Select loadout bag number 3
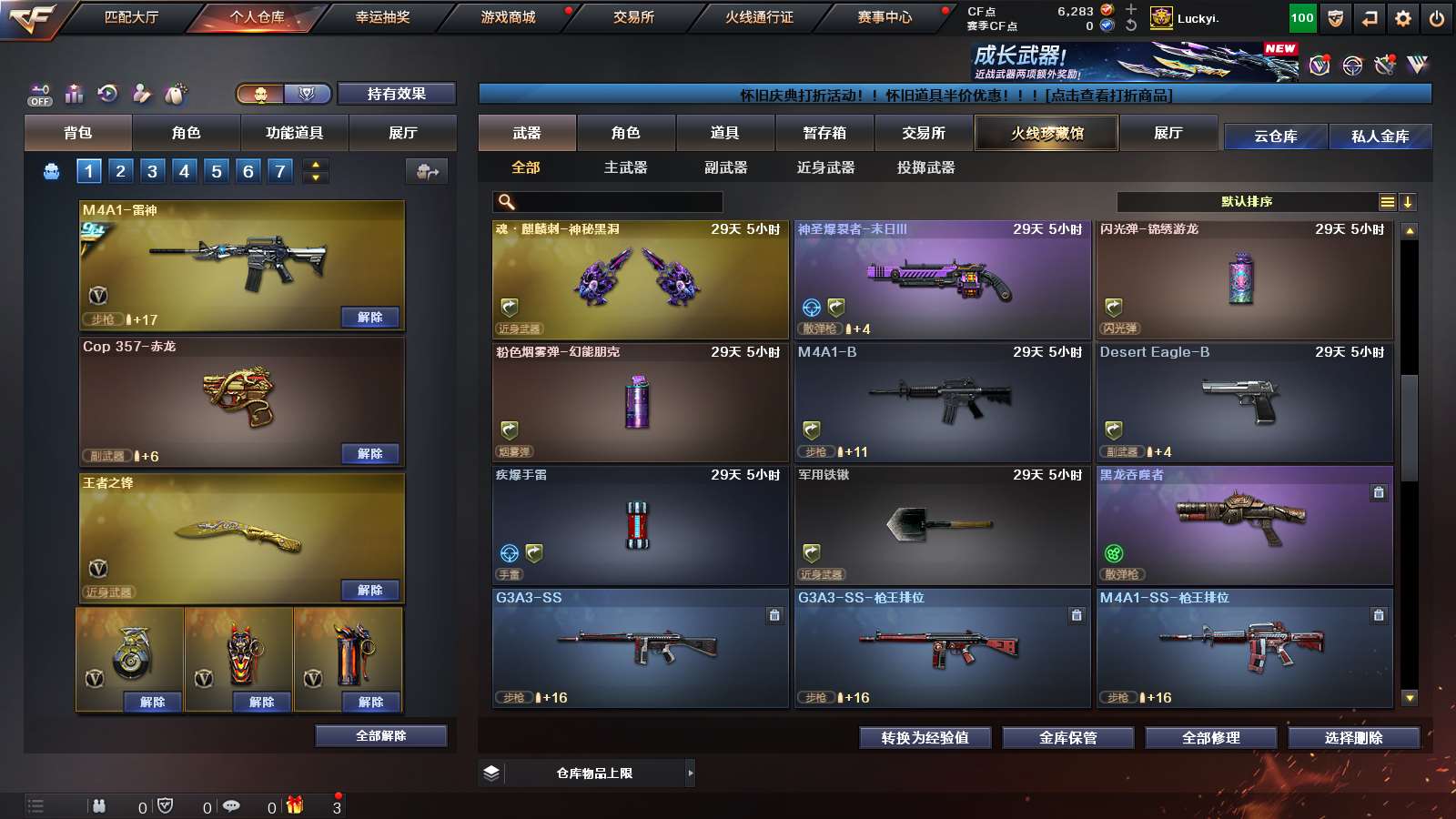The width and height of the screenshot is (1456, 819). (x=152, y=171)
